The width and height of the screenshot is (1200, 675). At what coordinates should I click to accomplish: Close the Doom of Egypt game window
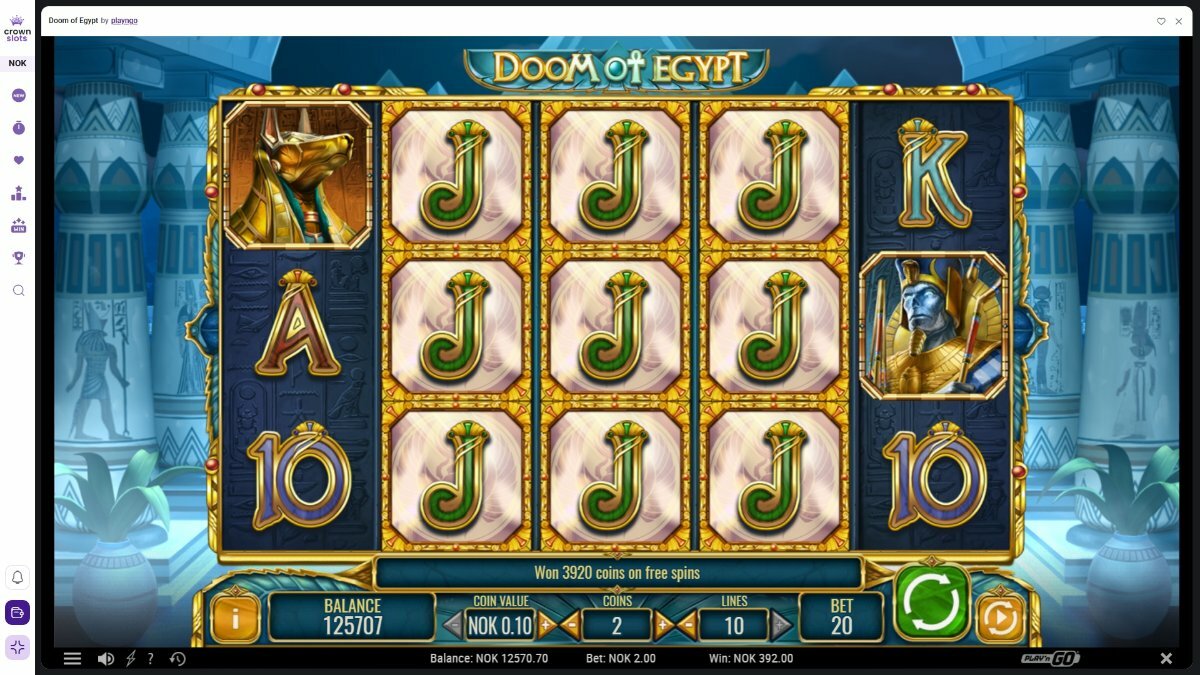(x=1179, y=21)
